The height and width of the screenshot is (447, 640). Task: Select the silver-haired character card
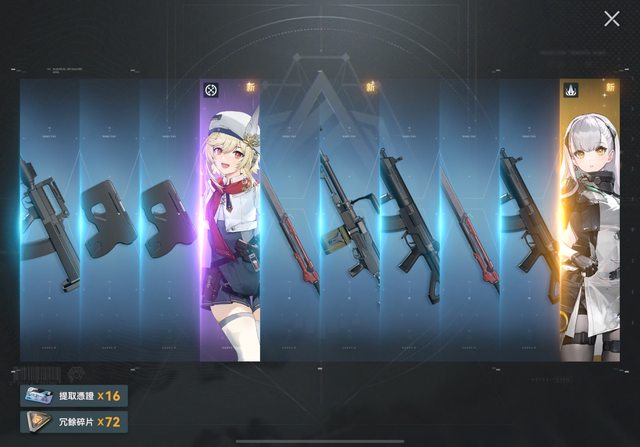[589, 220]
